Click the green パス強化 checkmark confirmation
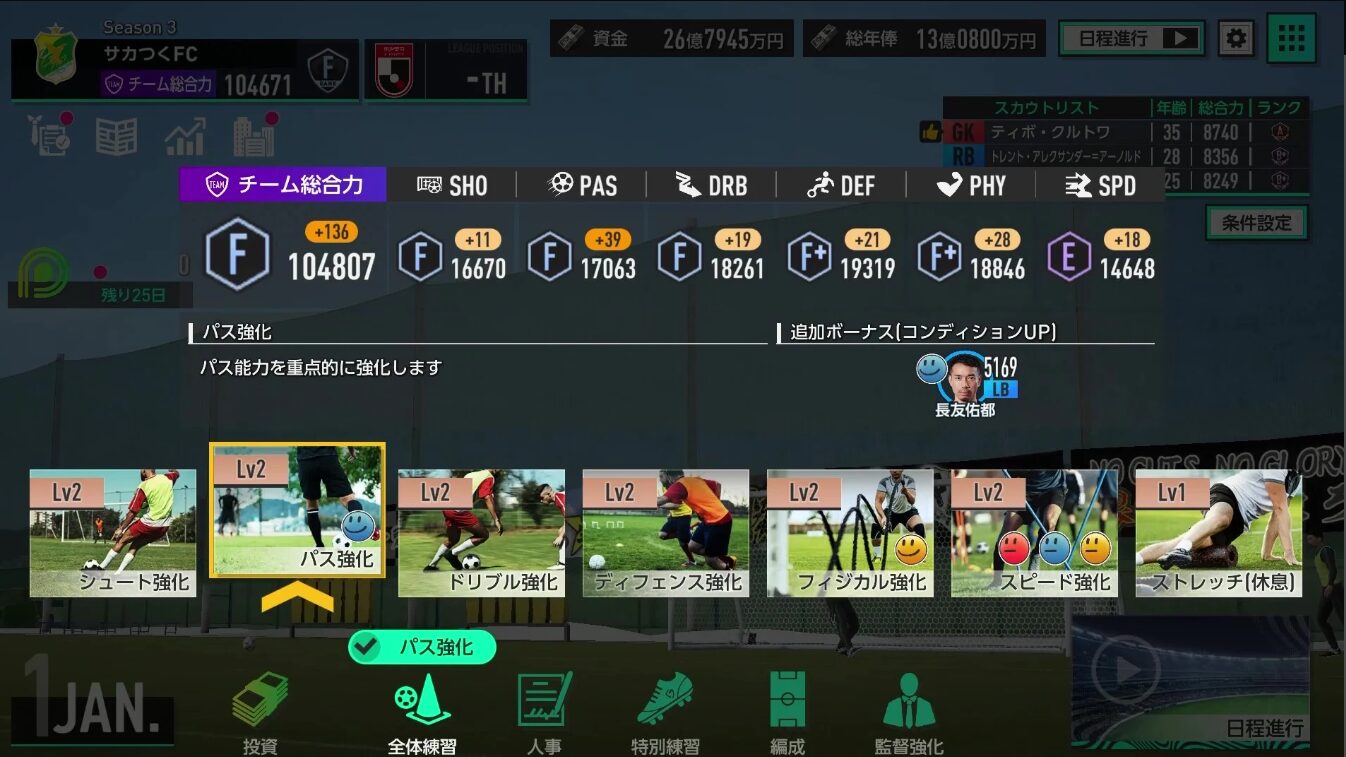Viewport: 1346px width, 757px height. click(421, 648)
